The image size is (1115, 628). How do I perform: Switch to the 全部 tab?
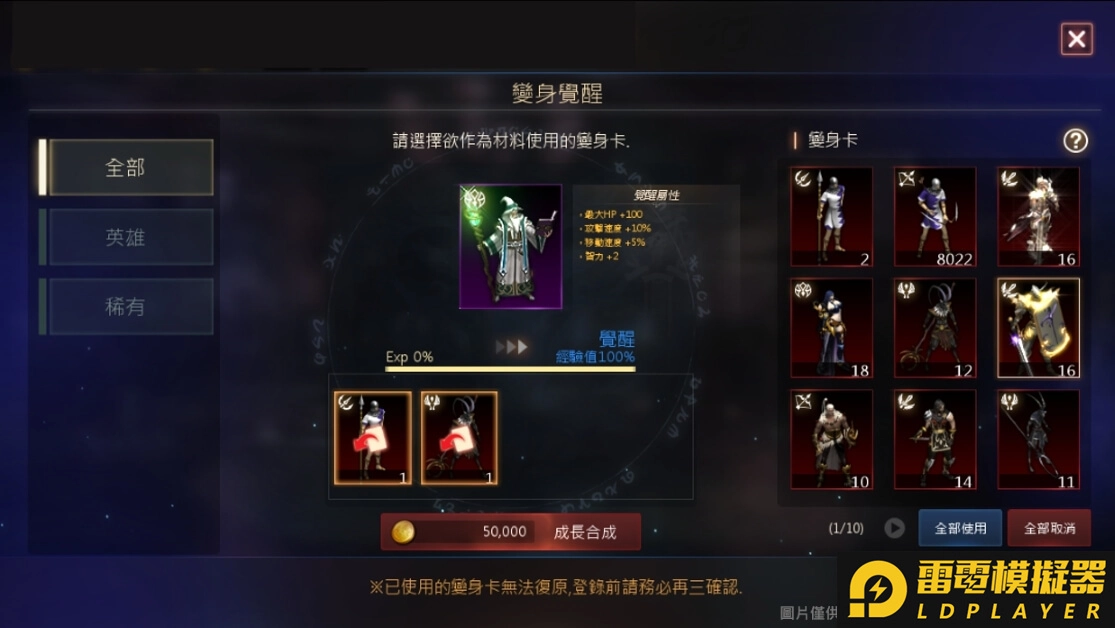click(x=131, y=167)
